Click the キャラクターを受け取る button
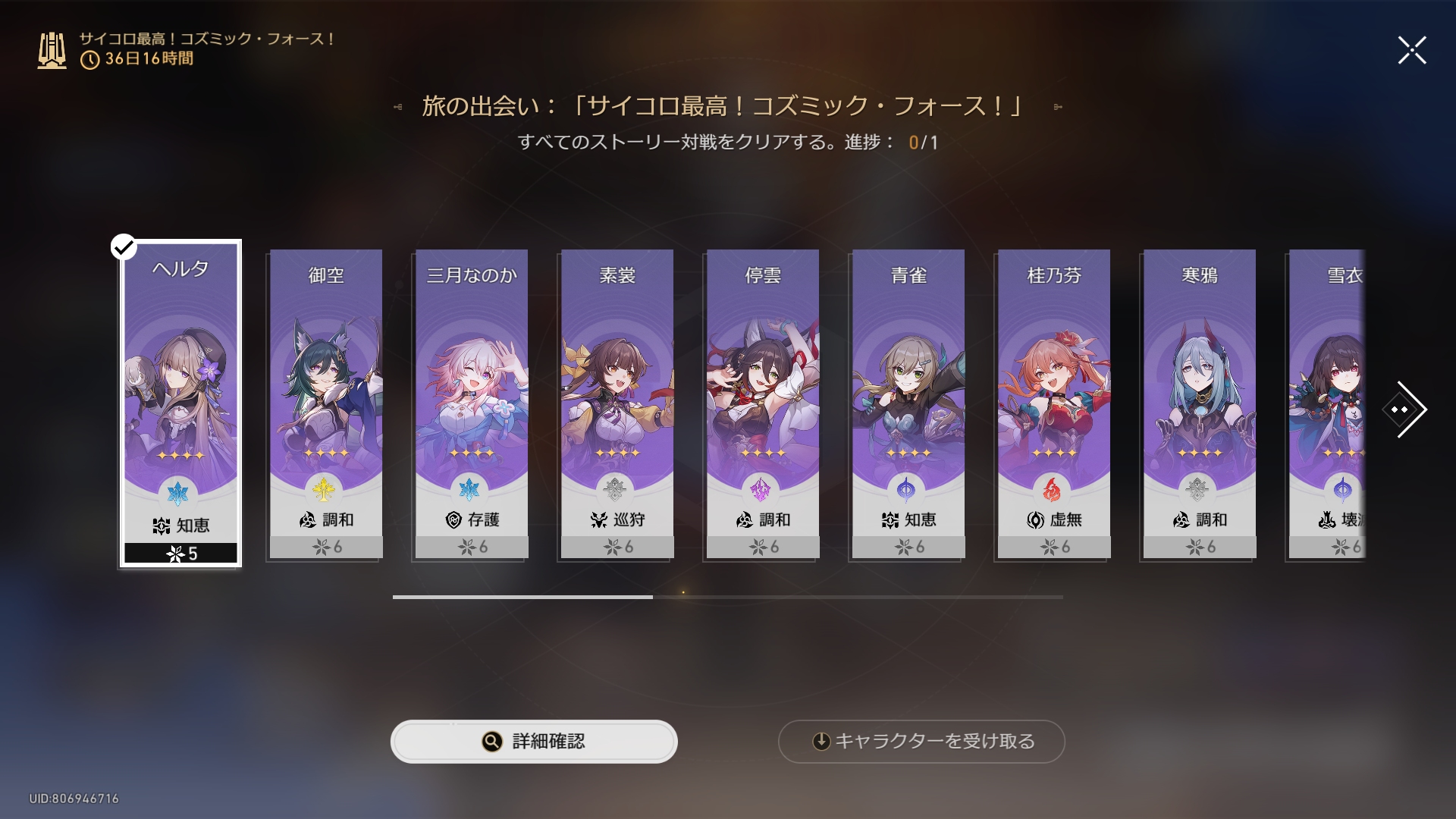Screen dimensions: 1456x819 click(921, 741)
